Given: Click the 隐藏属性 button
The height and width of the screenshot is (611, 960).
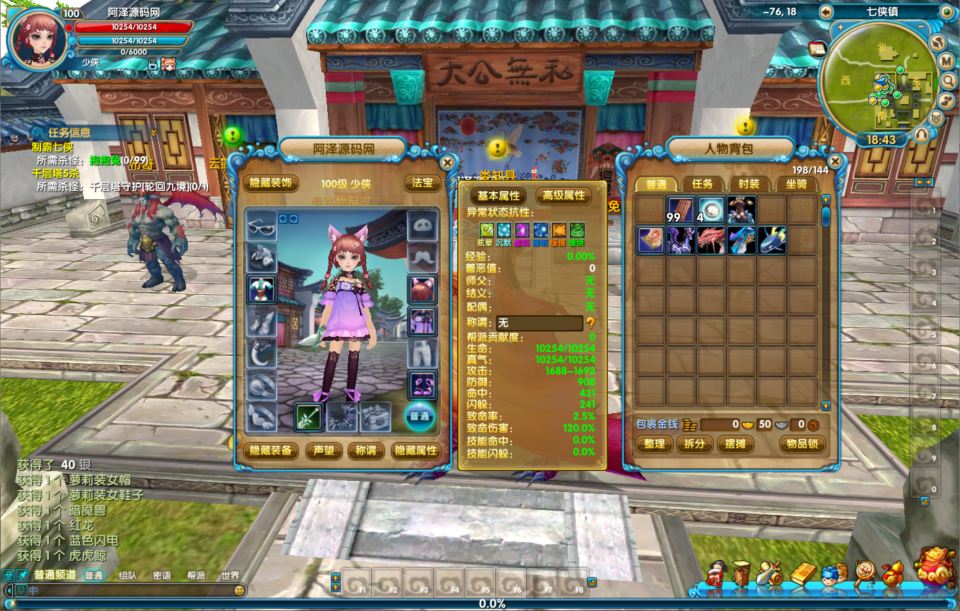Looking at the screenshot, I should point(415,450).
